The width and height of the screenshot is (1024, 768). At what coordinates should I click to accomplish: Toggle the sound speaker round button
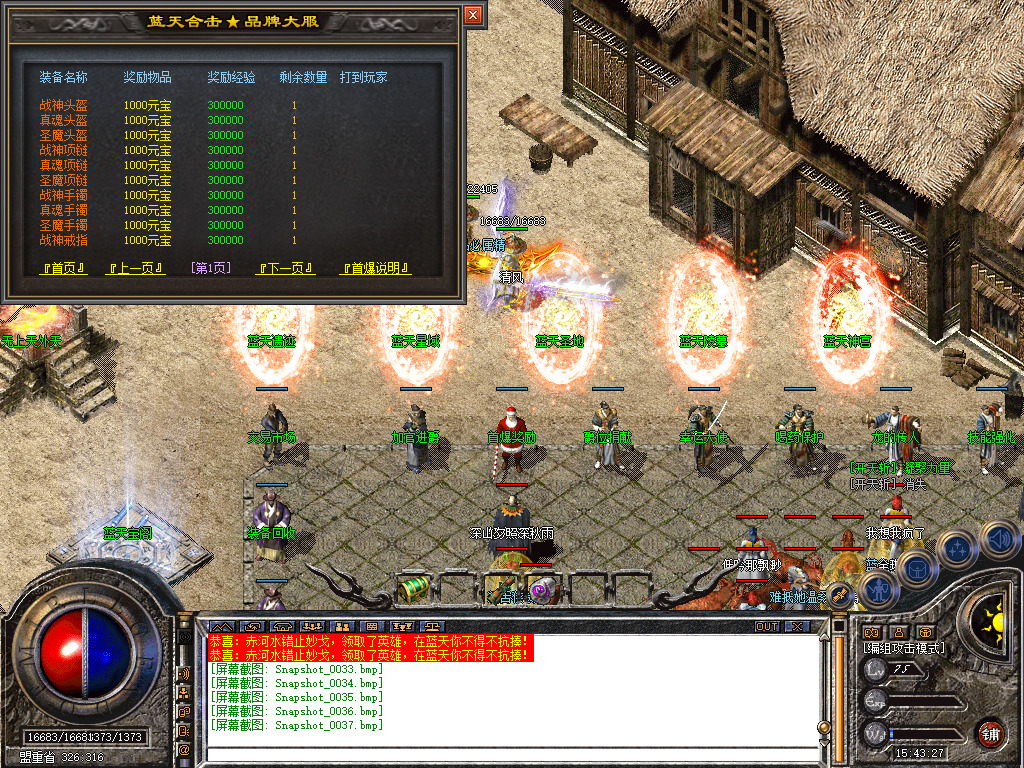999,540
